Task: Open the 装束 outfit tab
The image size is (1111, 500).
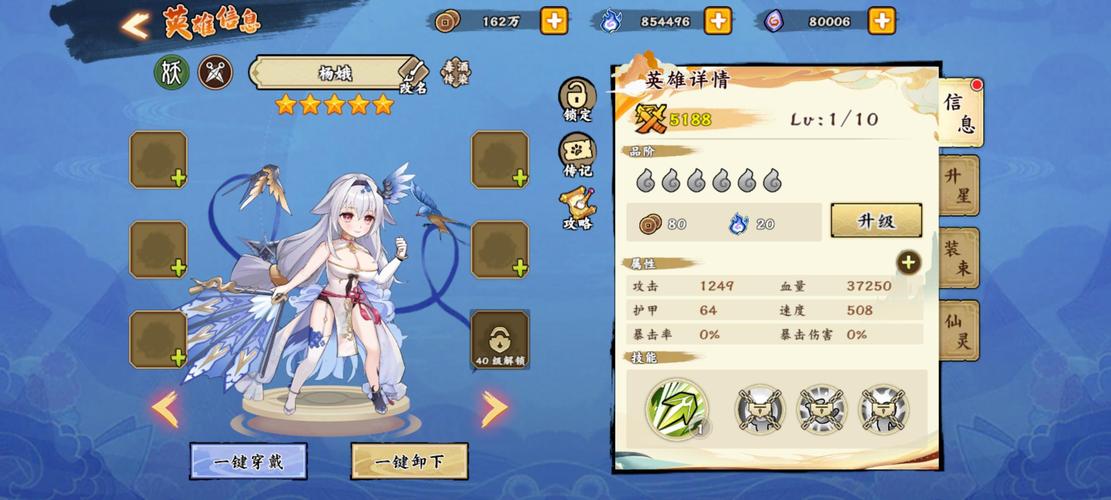Action: 958,258
